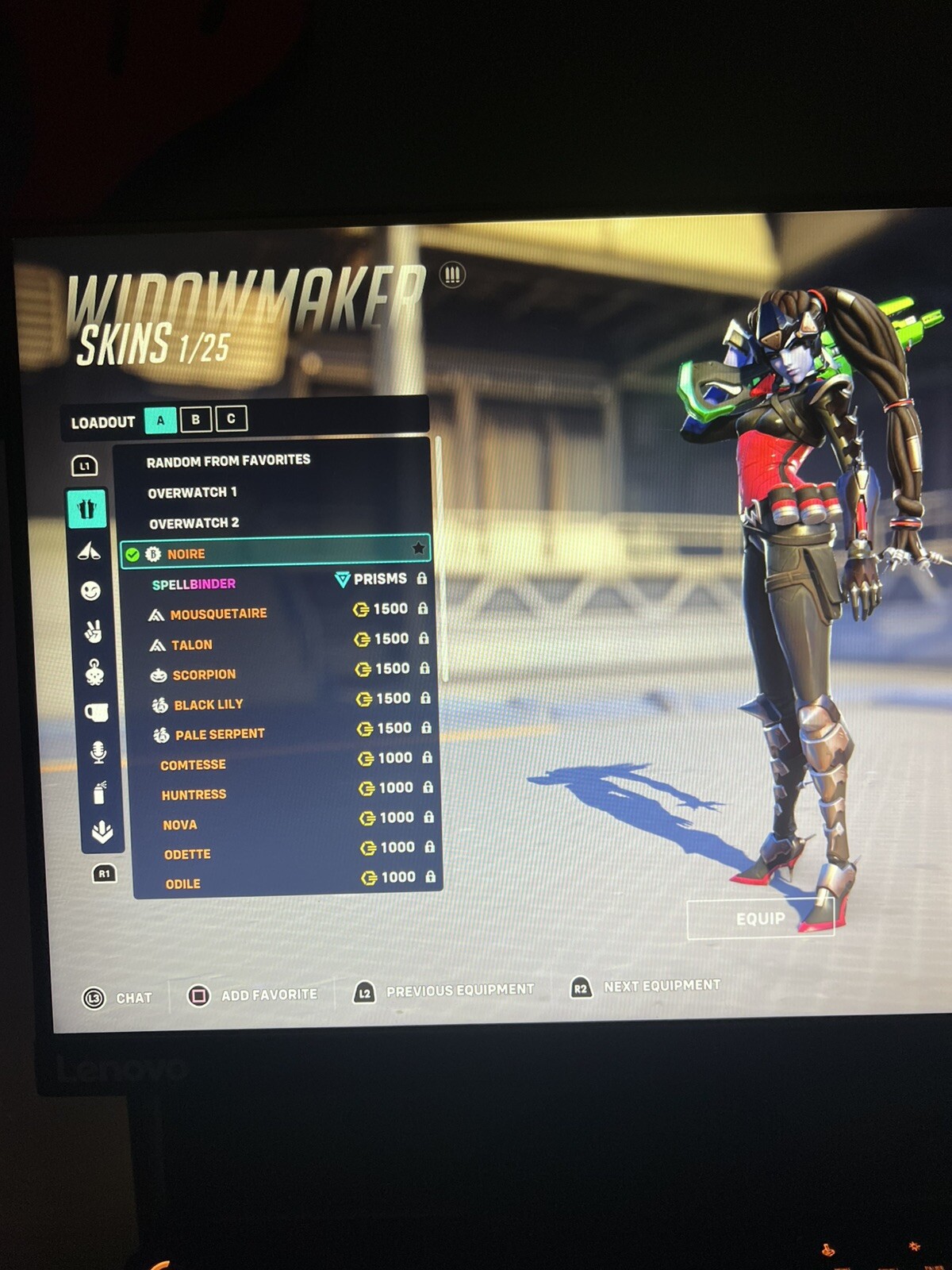The width and height of the screenshot is (952, 1270).
Task: Select the Random From Favorites entry
Action: [228, 460]
